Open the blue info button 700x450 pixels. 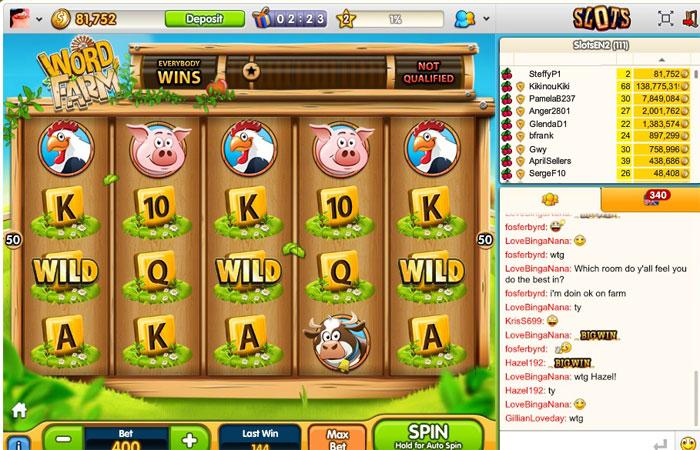(18, 442)
